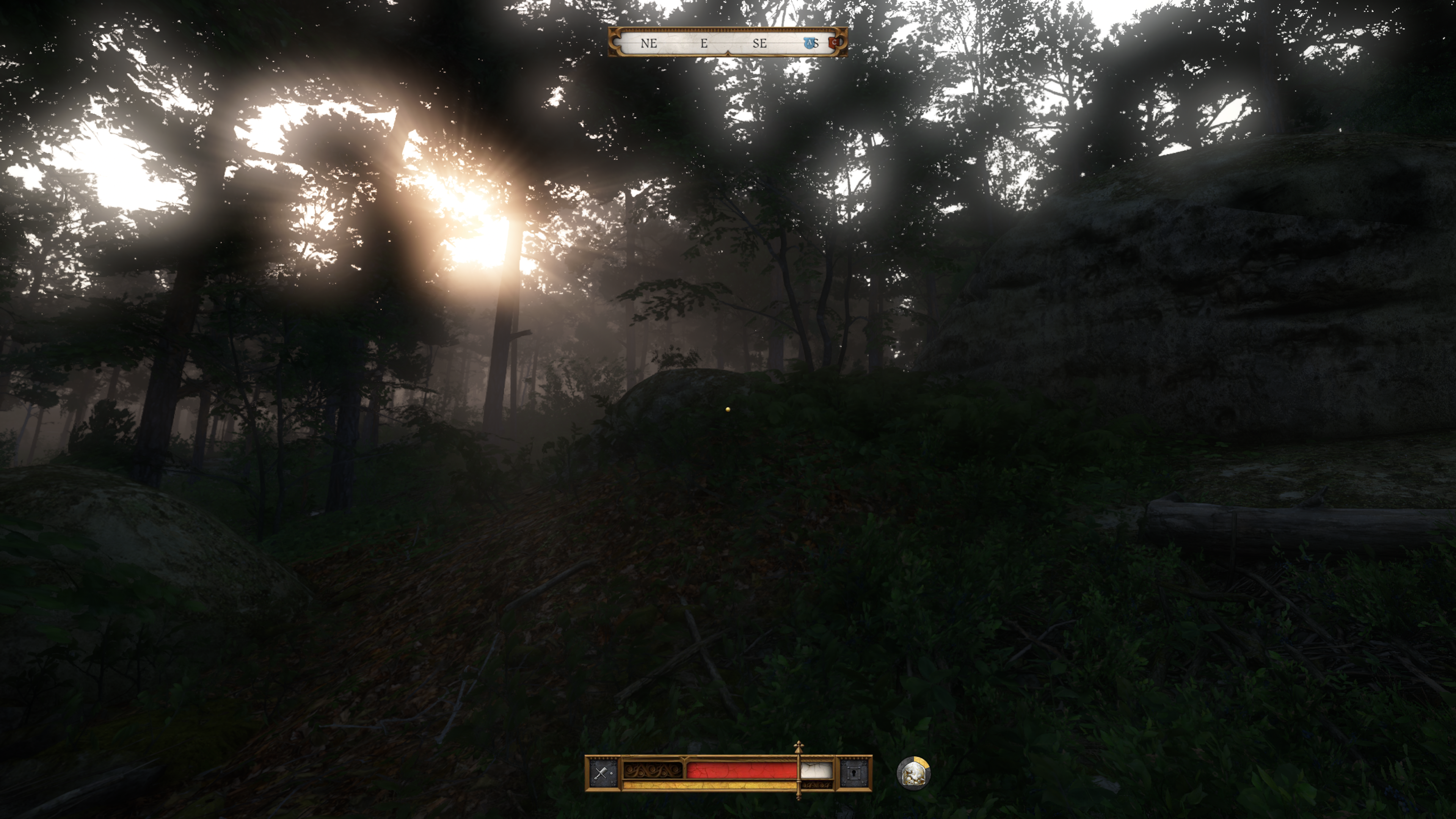
Task: Click the compass bar
Action: [x=727, y=42]
